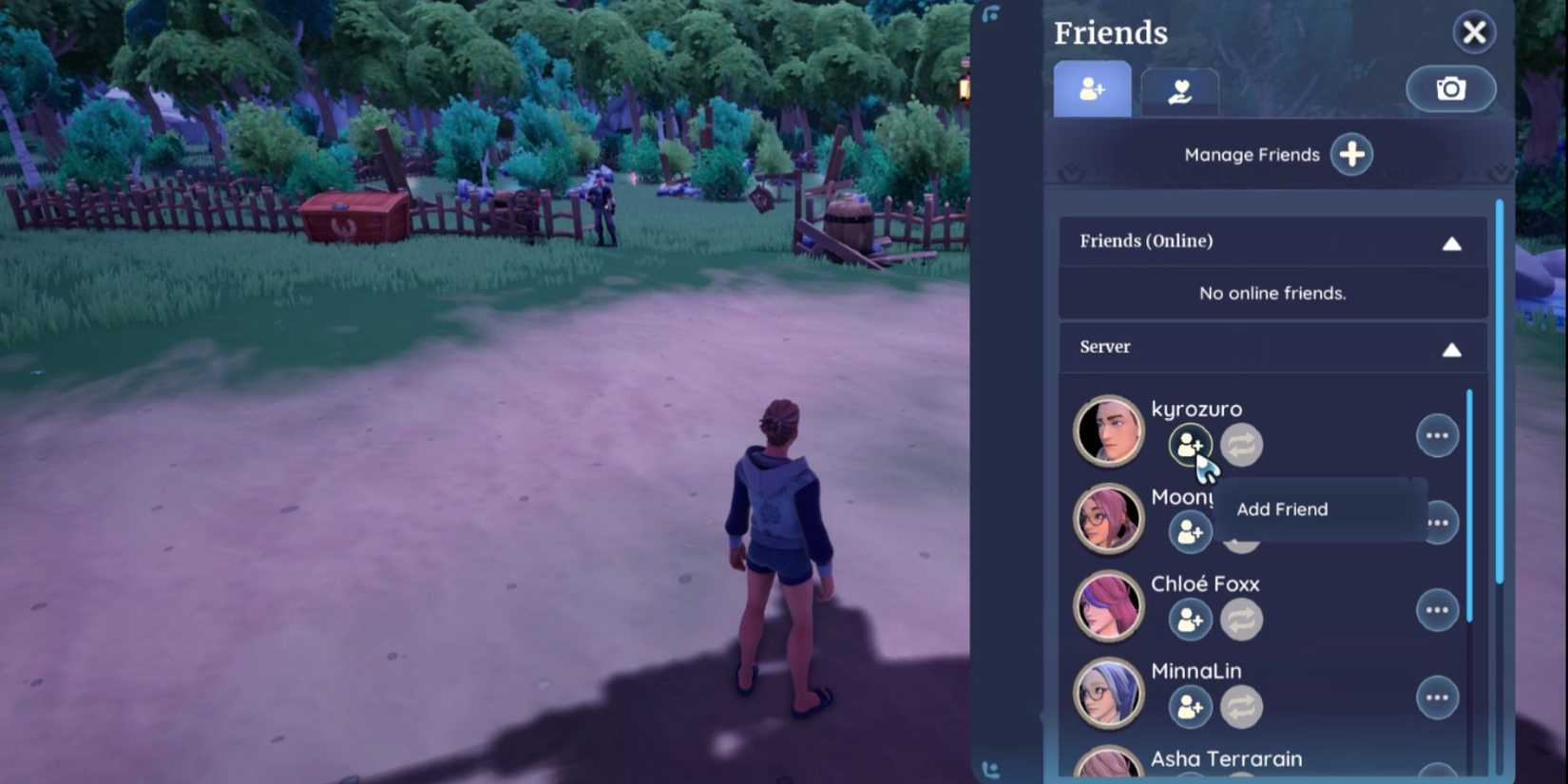Start a trade with MinnaLin

tap(1241, 707)
